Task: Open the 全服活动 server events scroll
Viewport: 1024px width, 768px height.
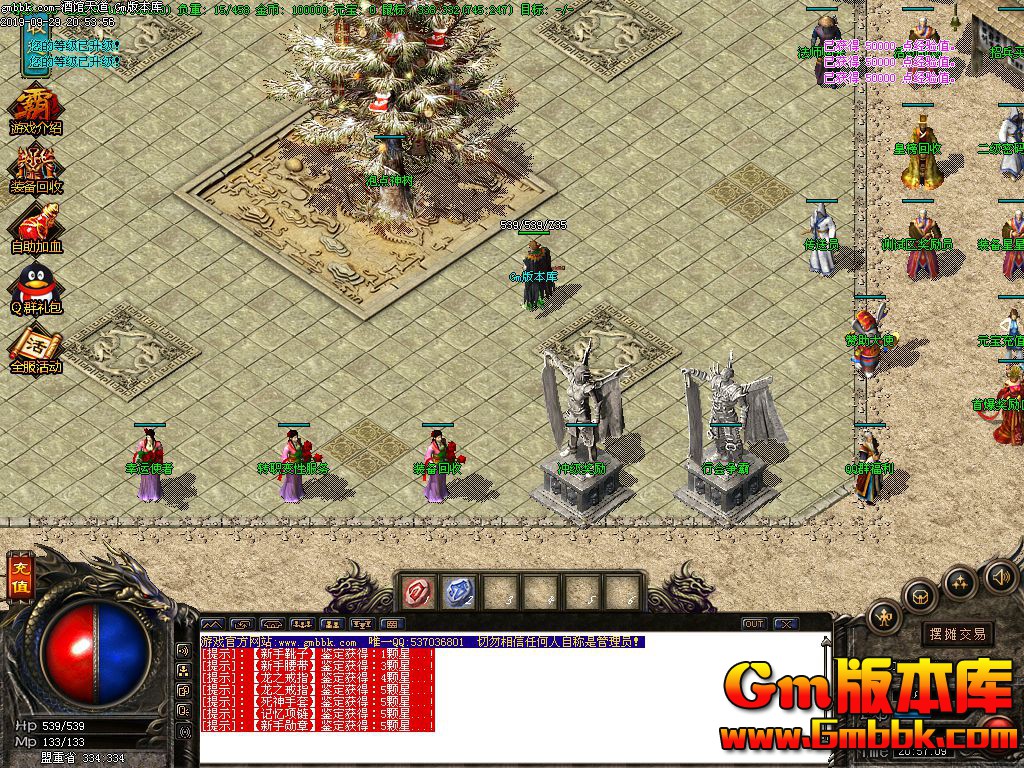Action: tap(34, 350)
